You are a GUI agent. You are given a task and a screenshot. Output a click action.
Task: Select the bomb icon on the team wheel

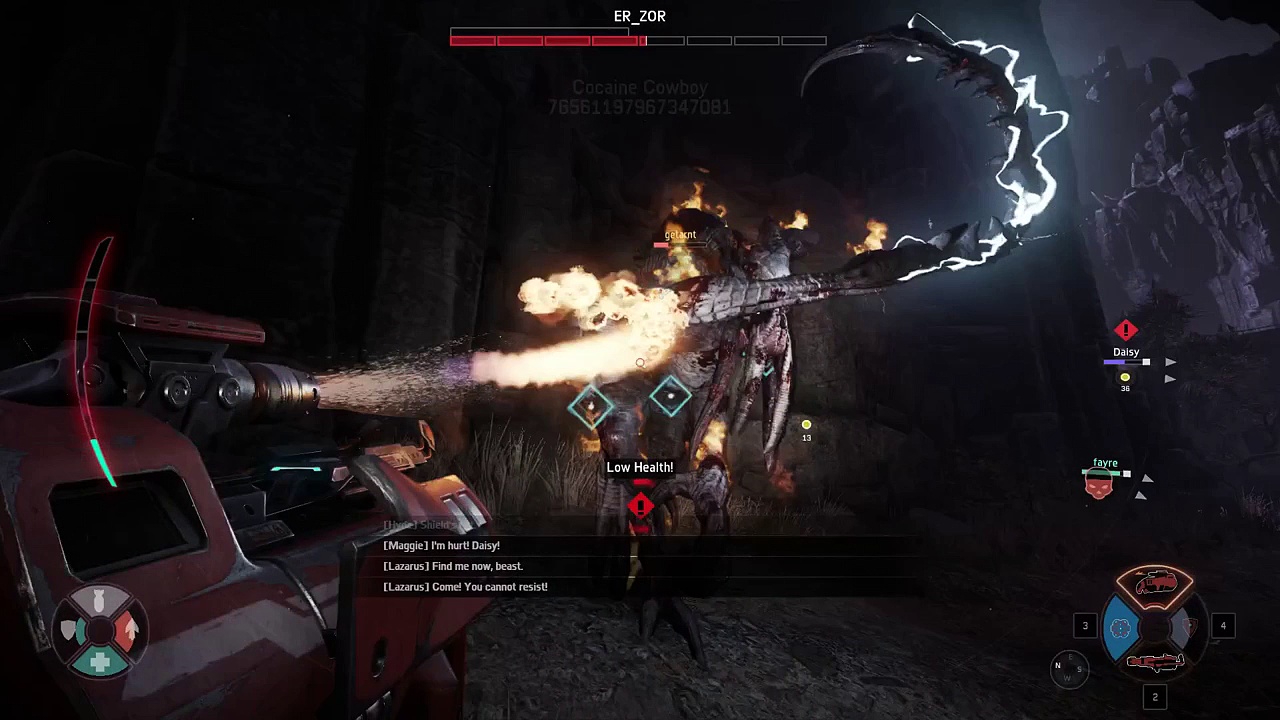[100, 602]
